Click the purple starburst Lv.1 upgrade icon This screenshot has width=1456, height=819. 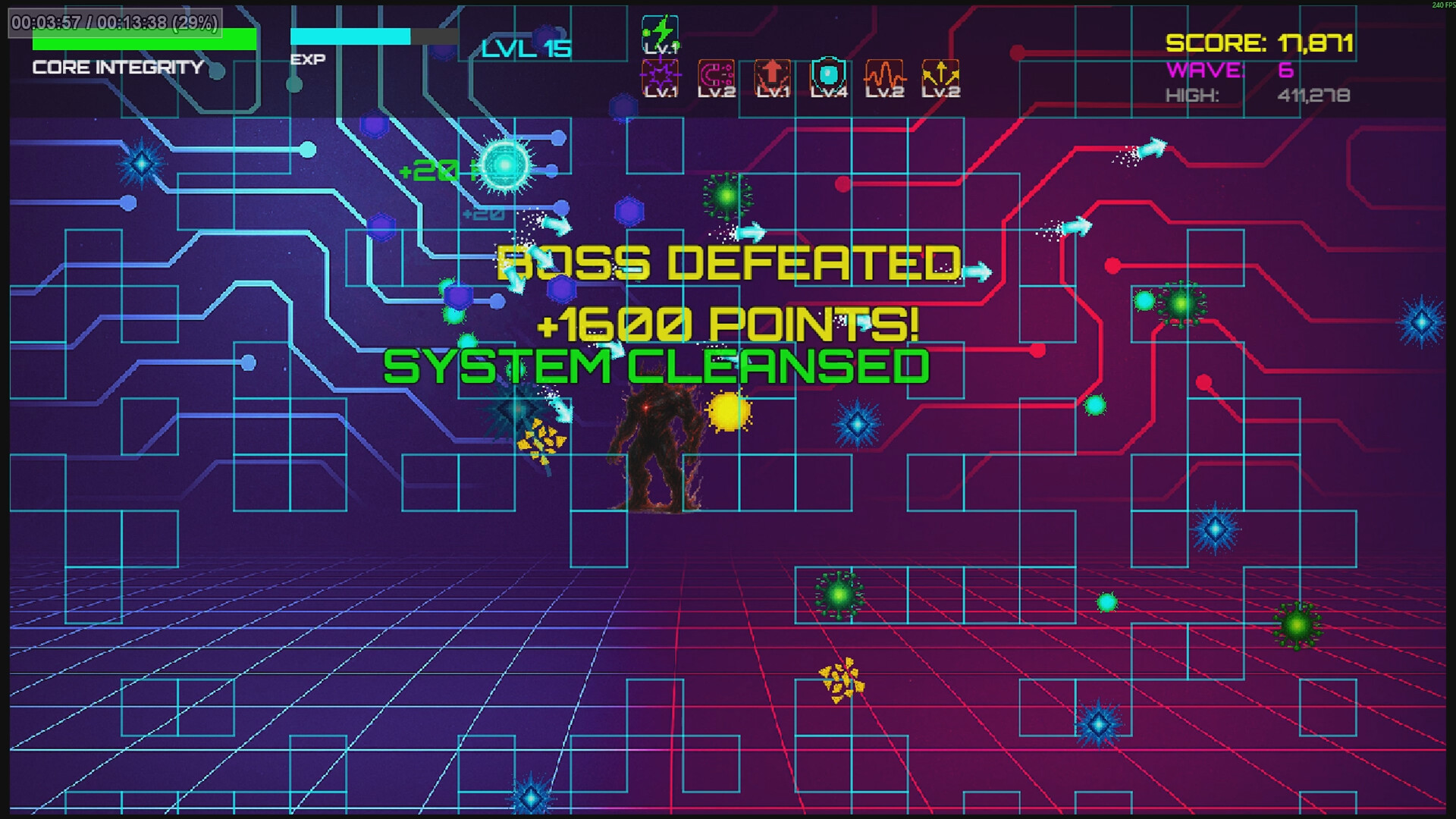point(659,76)
